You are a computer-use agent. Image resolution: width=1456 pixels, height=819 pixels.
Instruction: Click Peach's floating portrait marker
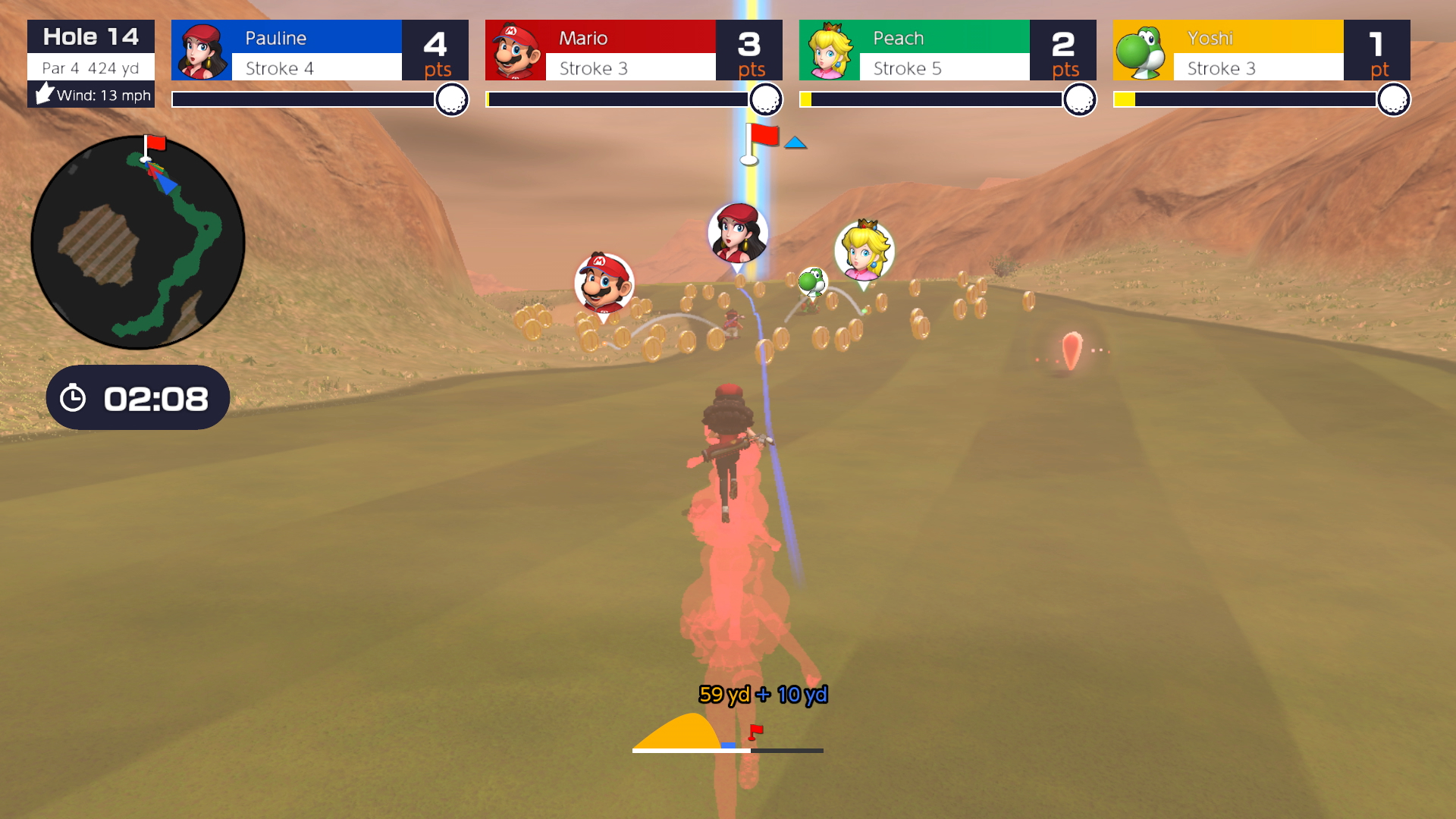click(864, 251)
